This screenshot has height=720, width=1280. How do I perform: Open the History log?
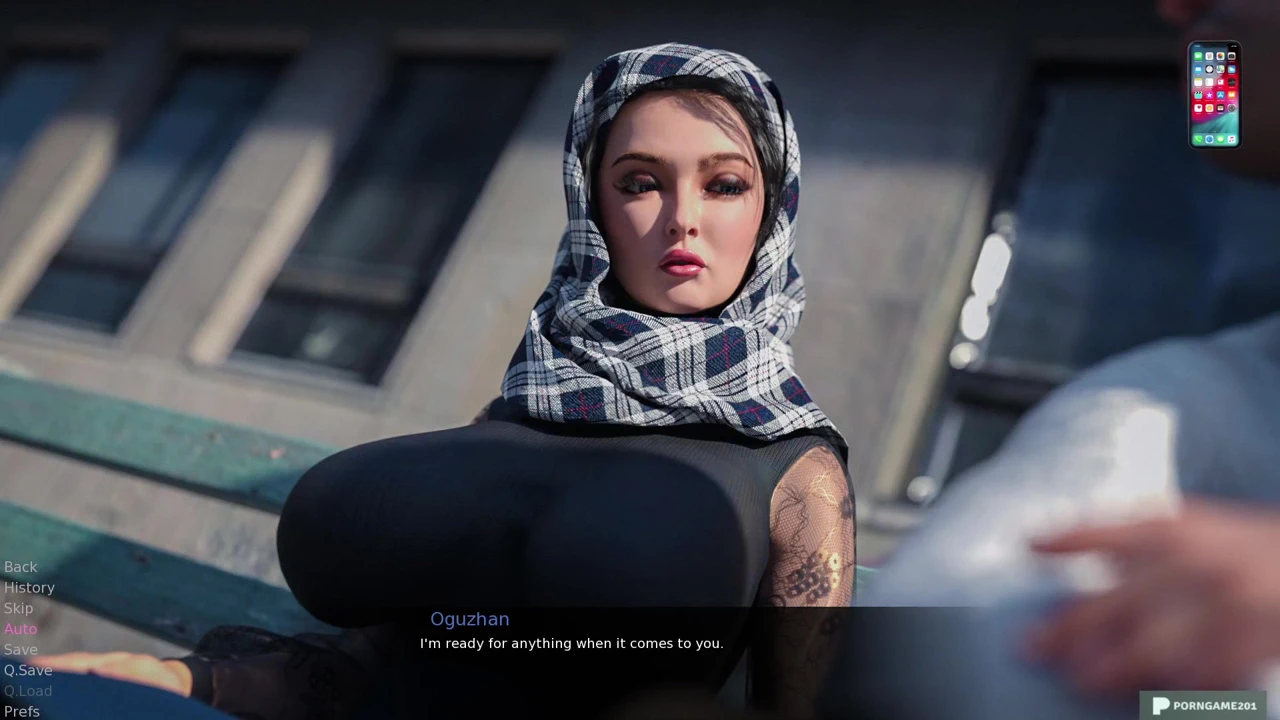29,588
